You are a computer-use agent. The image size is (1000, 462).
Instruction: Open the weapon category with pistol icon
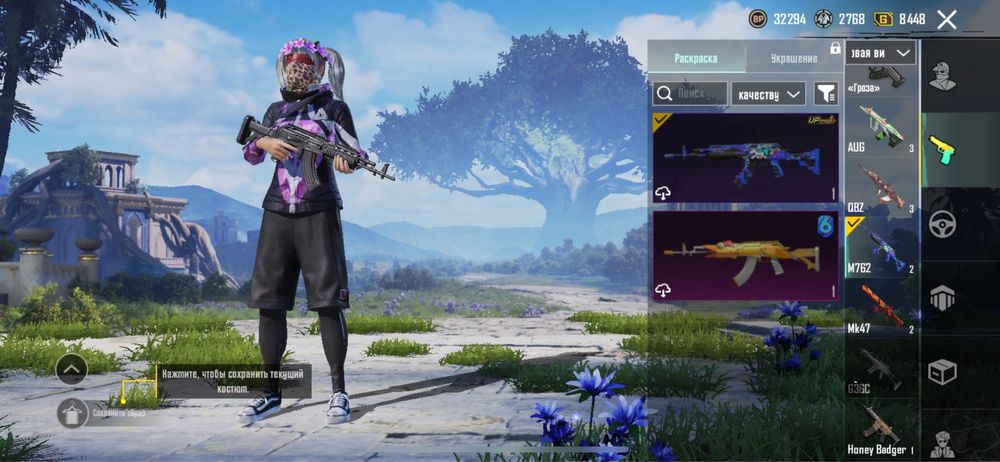(942, 150)
